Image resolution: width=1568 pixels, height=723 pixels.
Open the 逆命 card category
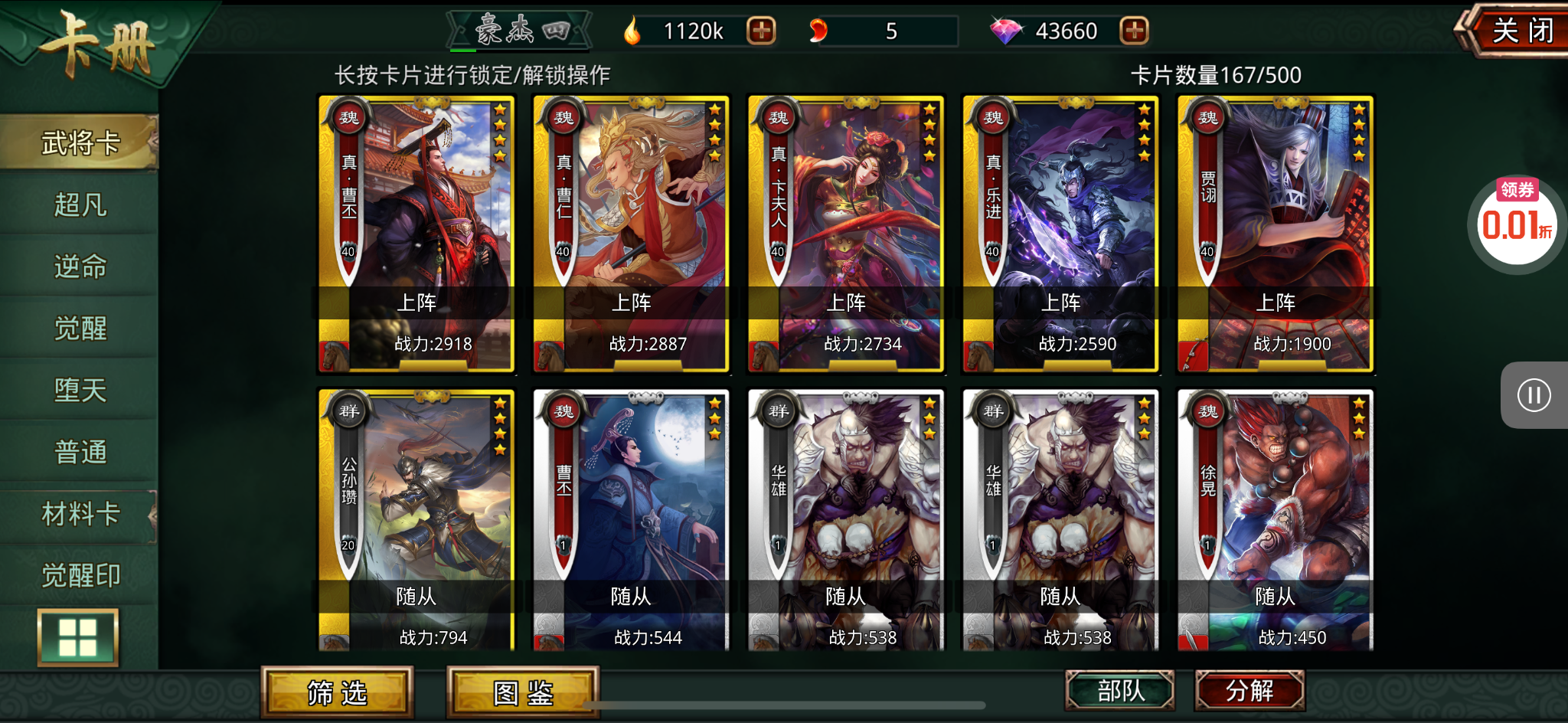80,267
